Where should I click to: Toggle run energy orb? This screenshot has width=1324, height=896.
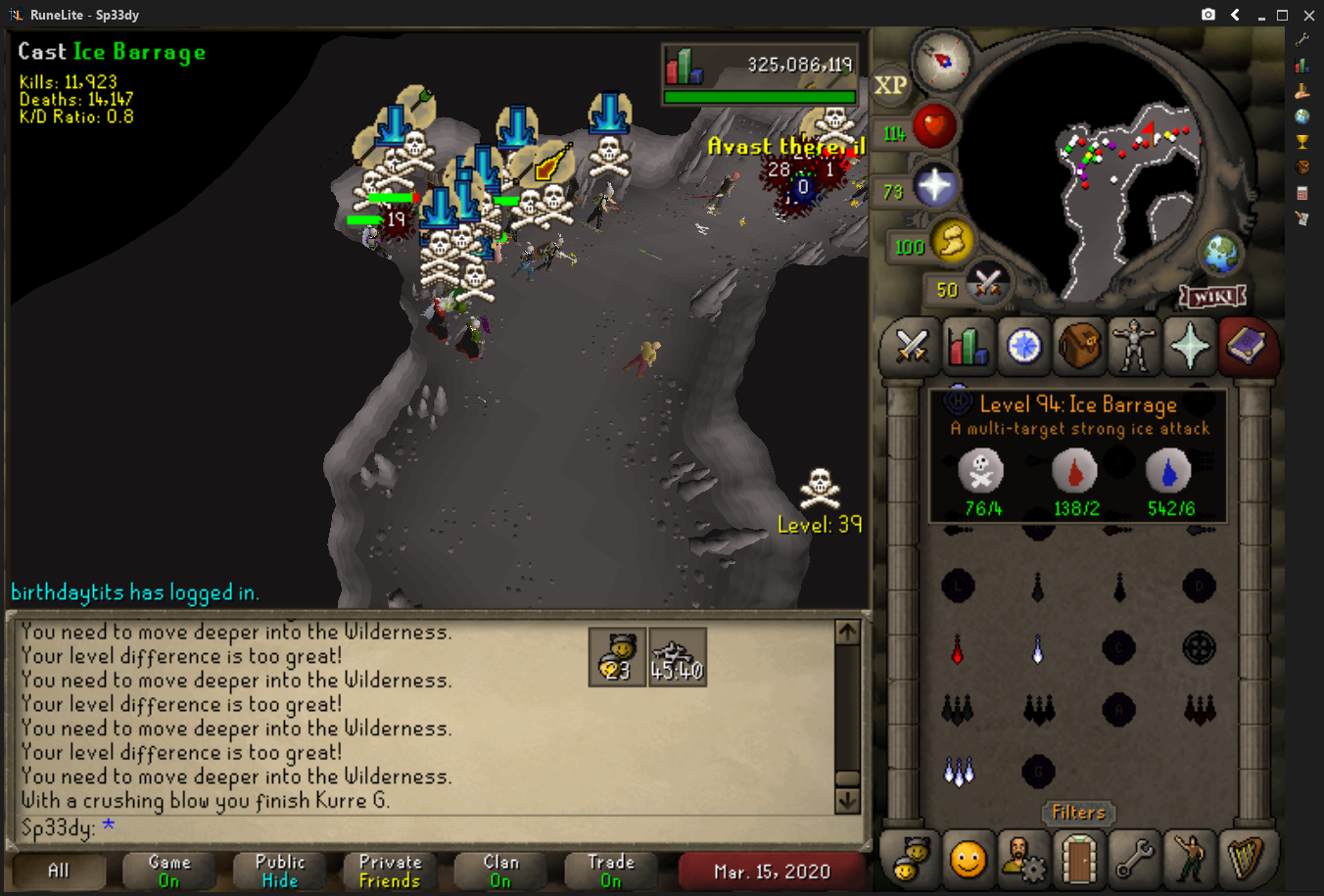click(x=951, y=241)
